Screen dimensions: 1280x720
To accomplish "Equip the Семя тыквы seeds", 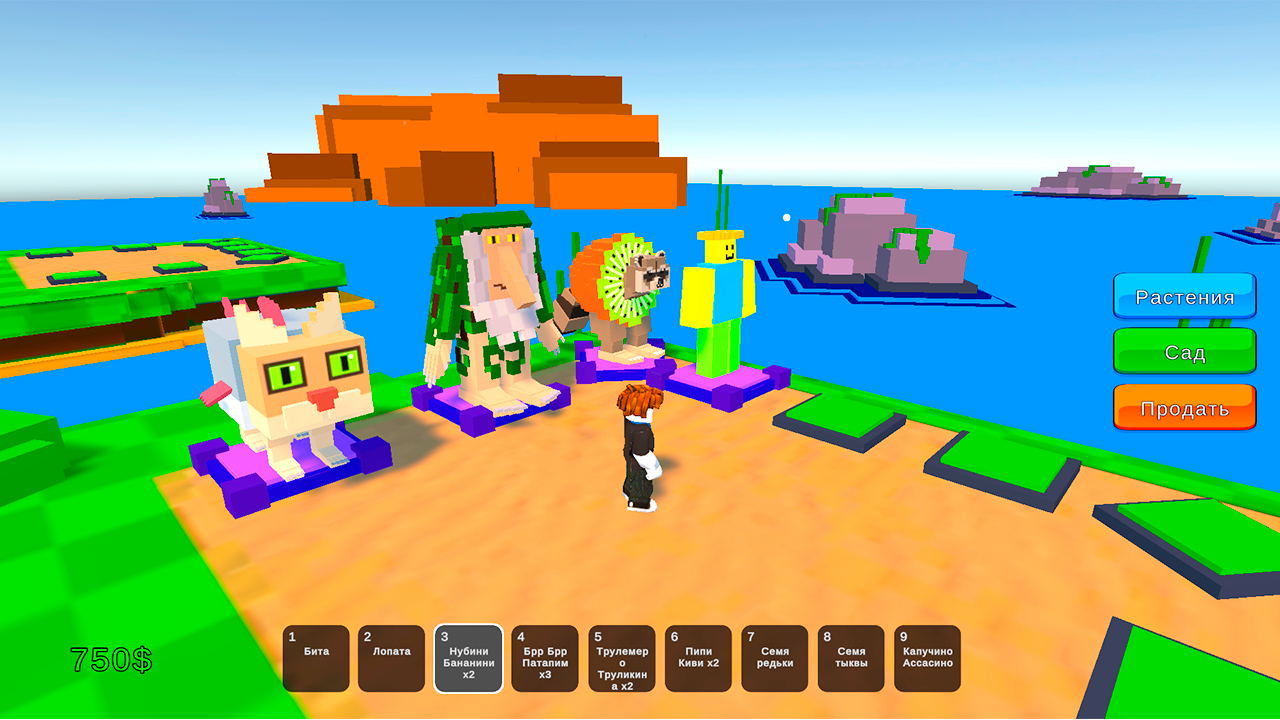I will click(850, 658).
